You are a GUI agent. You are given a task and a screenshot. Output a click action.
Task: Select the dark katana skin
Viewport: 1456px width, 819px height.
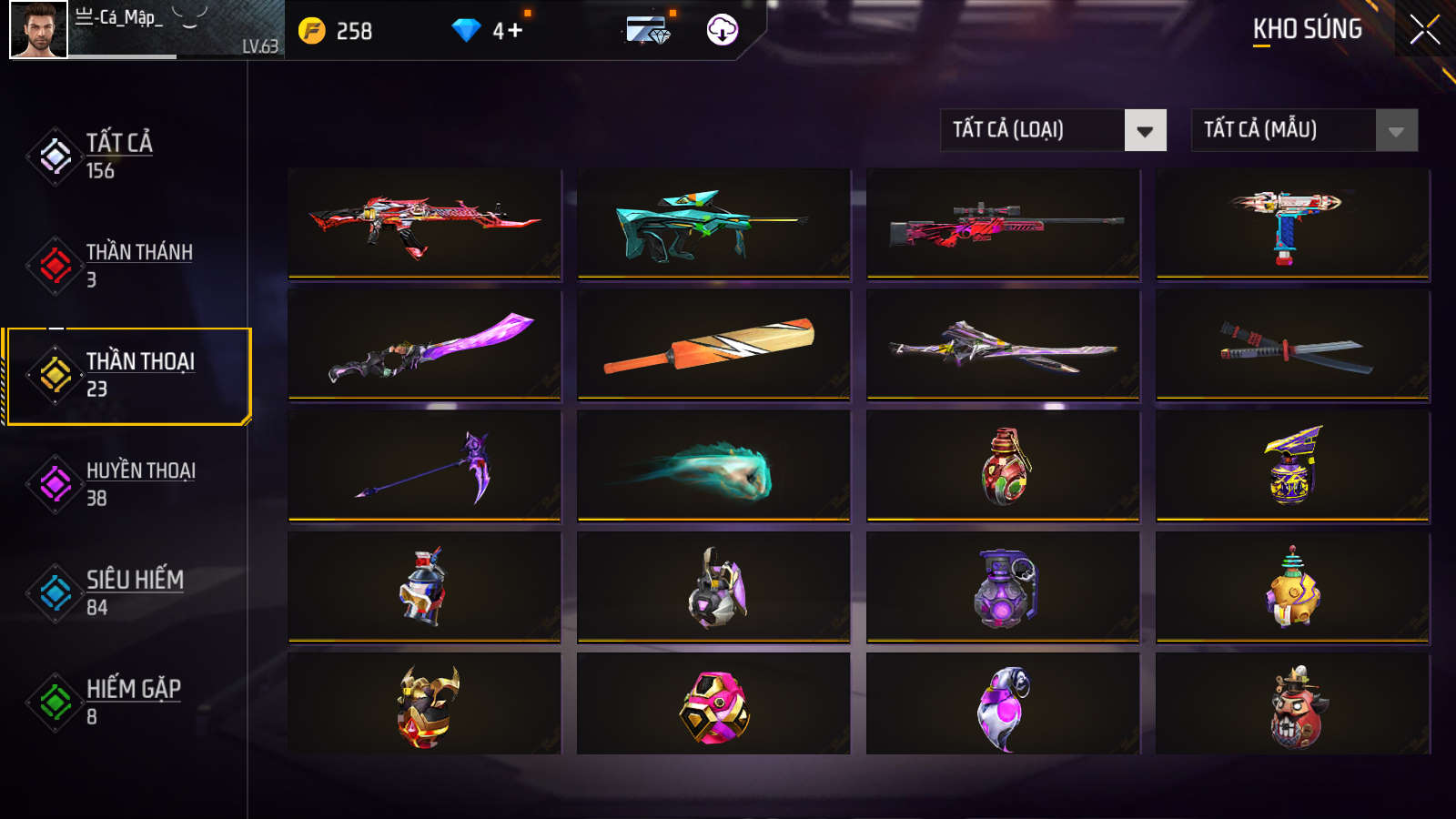1292,345
